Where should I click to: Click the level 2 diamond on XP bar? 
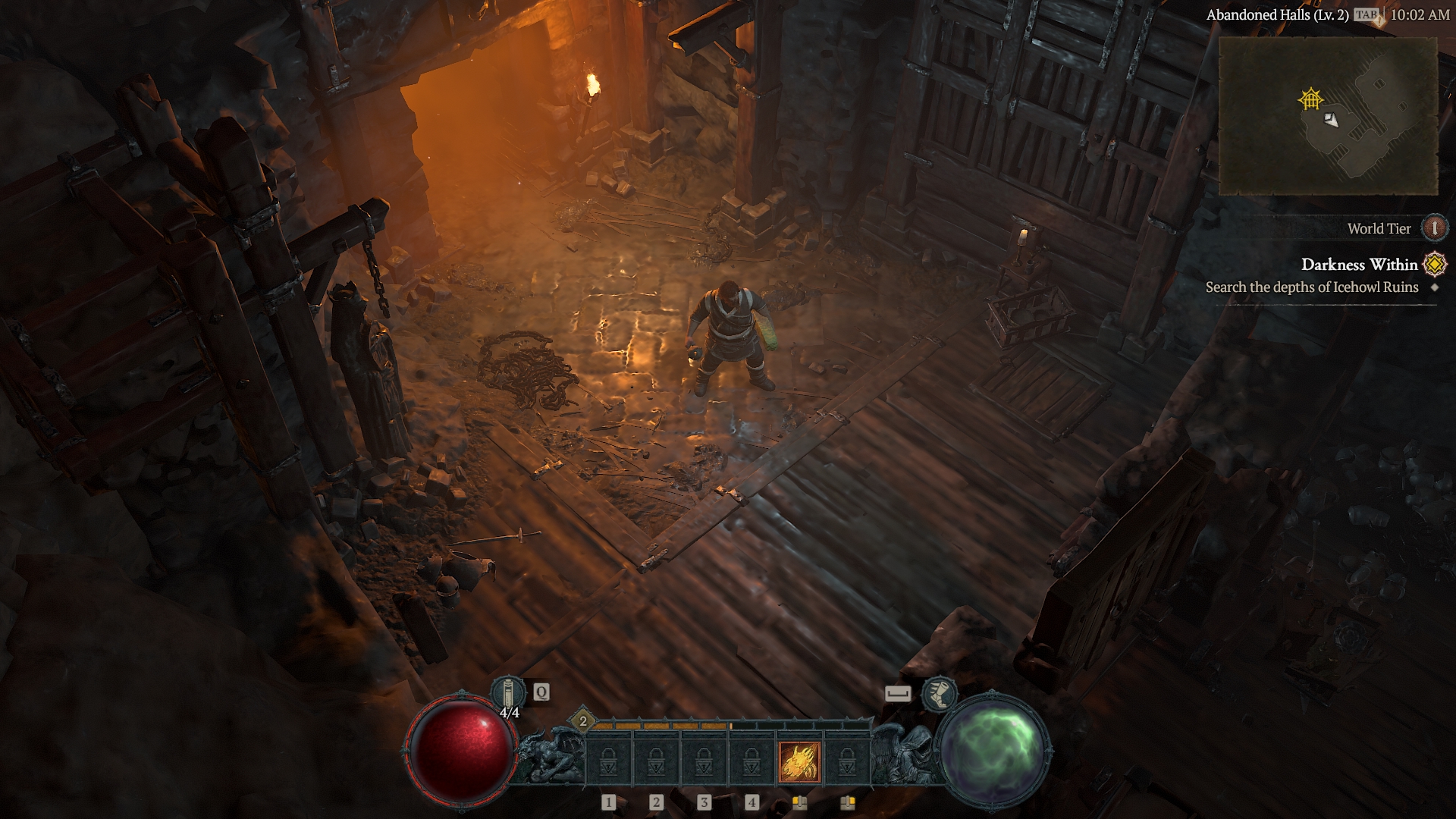(582, 721)
